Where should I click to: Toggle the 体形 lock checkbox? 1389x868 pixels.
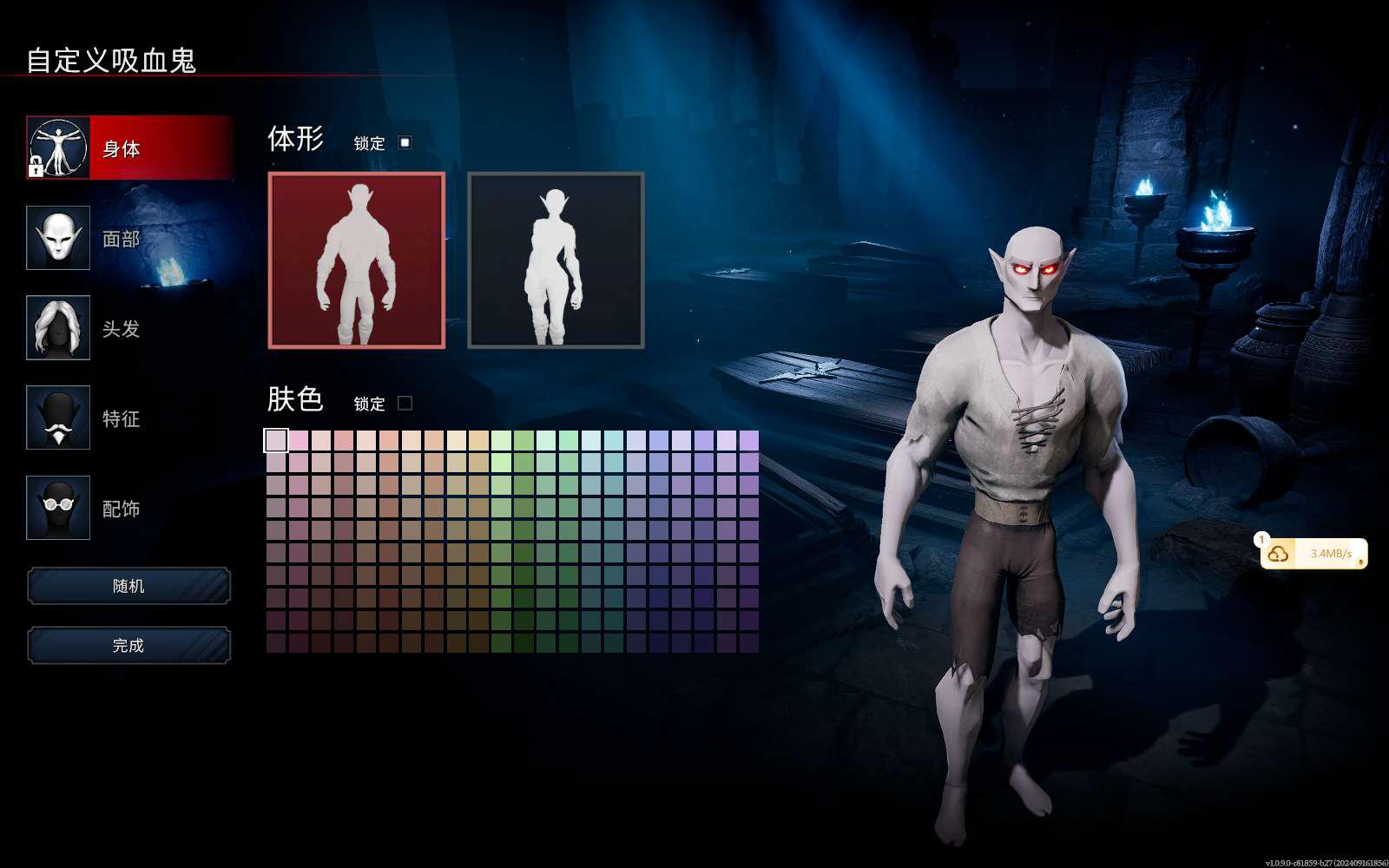pos(405,142)
